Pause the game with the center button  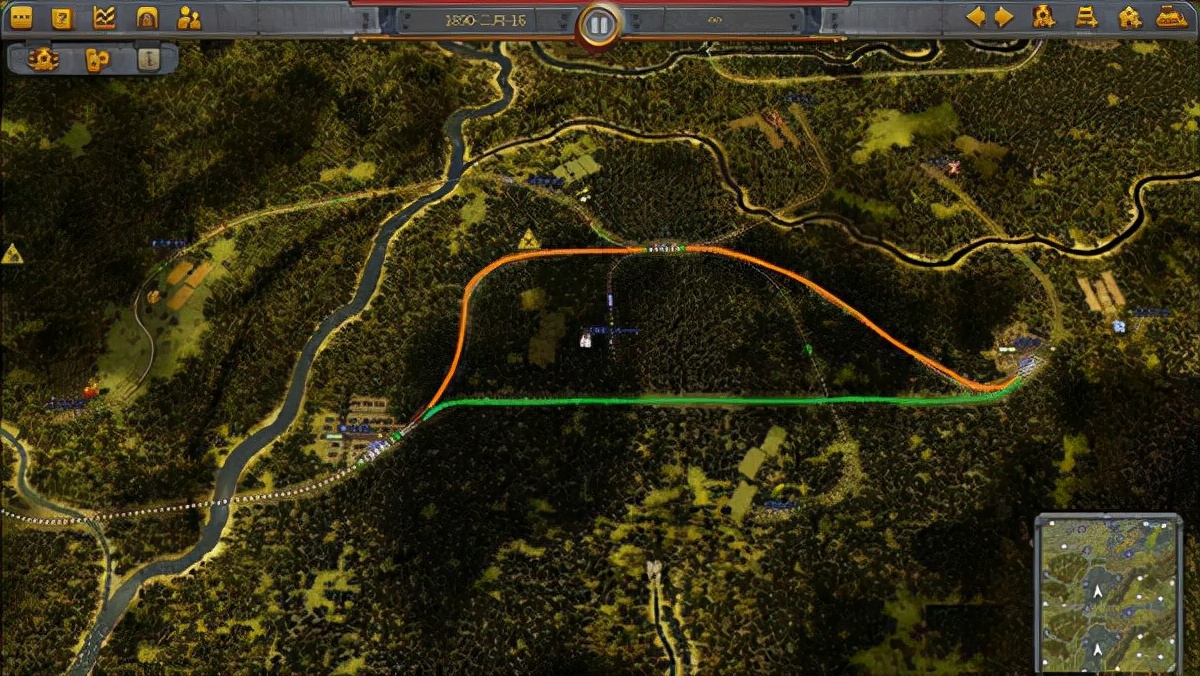(x=599, y=24)
